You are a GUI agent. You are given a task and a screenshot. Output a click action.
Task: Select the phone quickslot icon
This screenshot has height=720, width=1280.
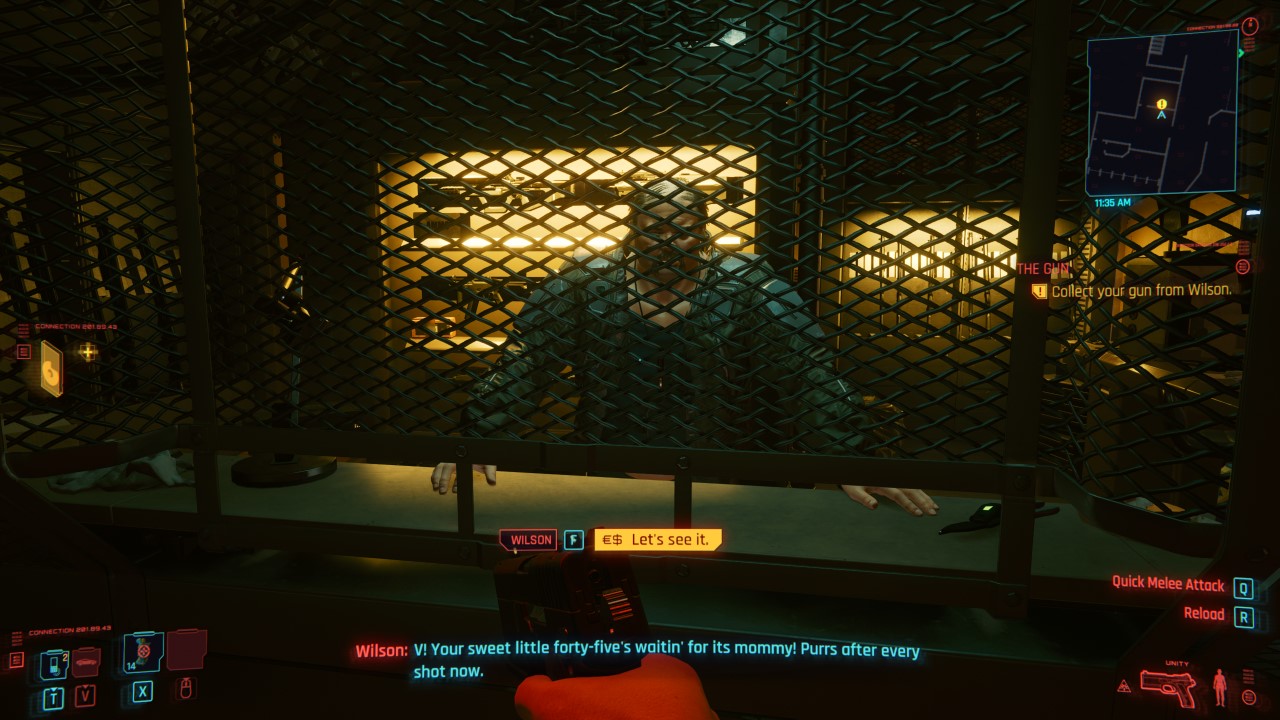click(x=55, y=662)
